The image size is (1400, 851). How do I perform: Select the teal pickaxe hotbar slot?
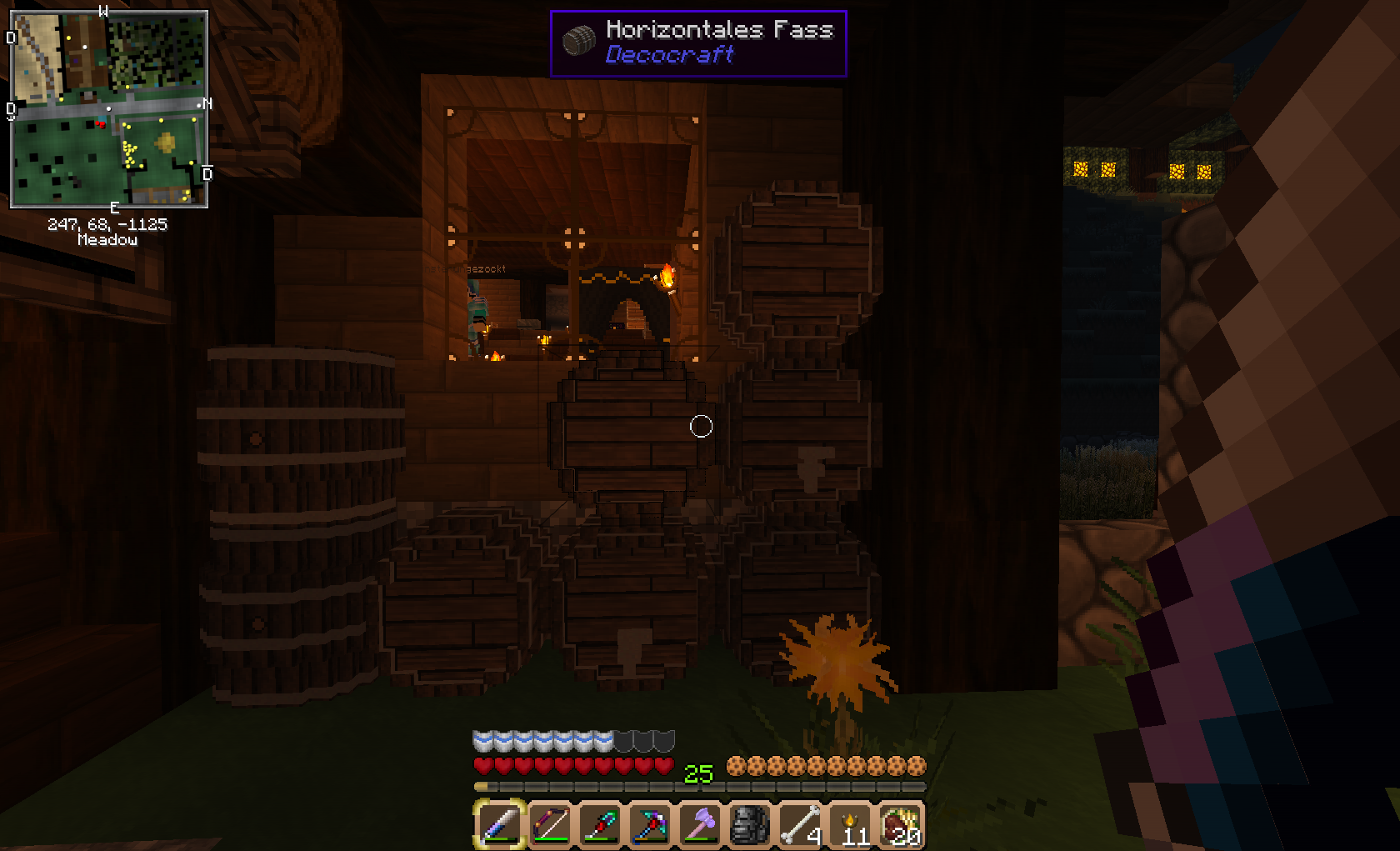(650, 824)
